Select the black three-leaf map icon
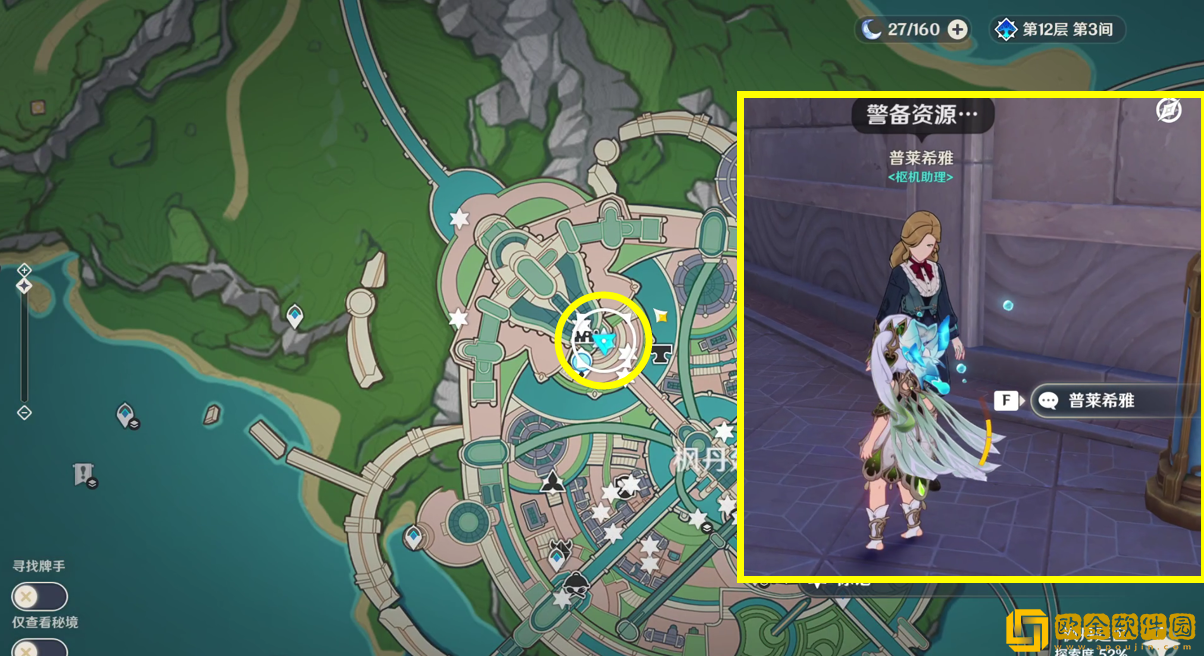1204x656 pixels. tap(551, 484)
